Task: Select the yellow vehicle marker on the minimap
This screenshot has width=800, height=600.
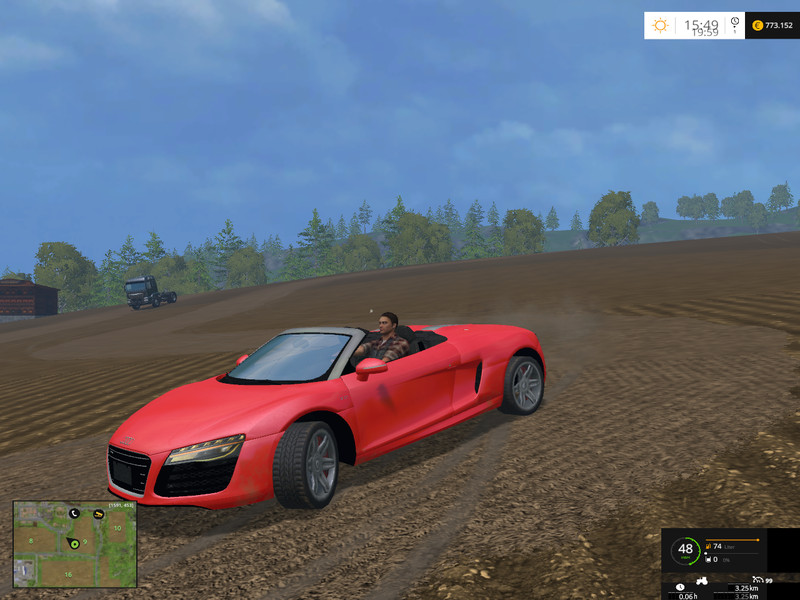Action: (98, 514)
